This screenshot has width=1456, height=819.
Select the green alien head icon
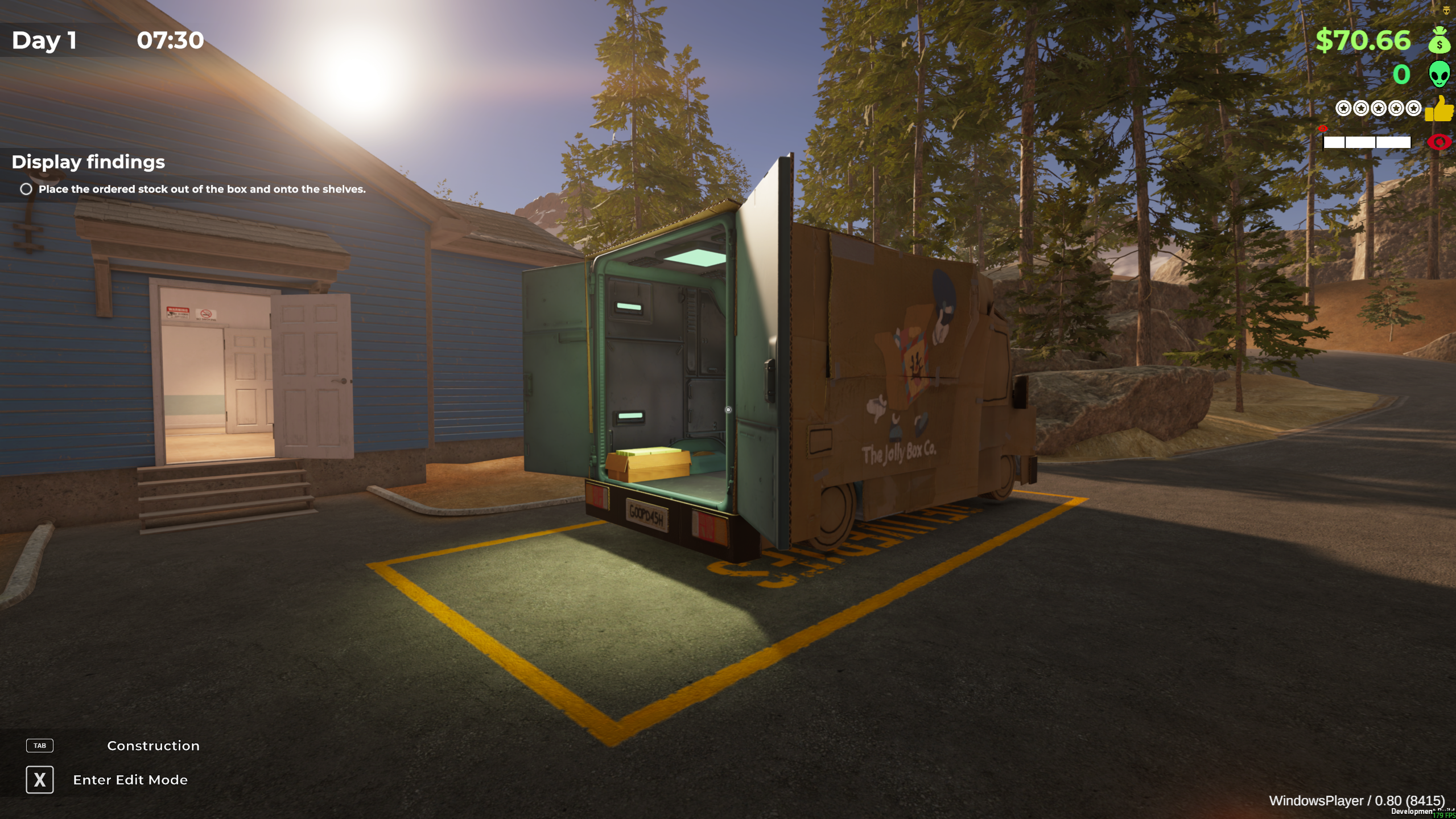pyautogui.click(x=1439, y=73)
